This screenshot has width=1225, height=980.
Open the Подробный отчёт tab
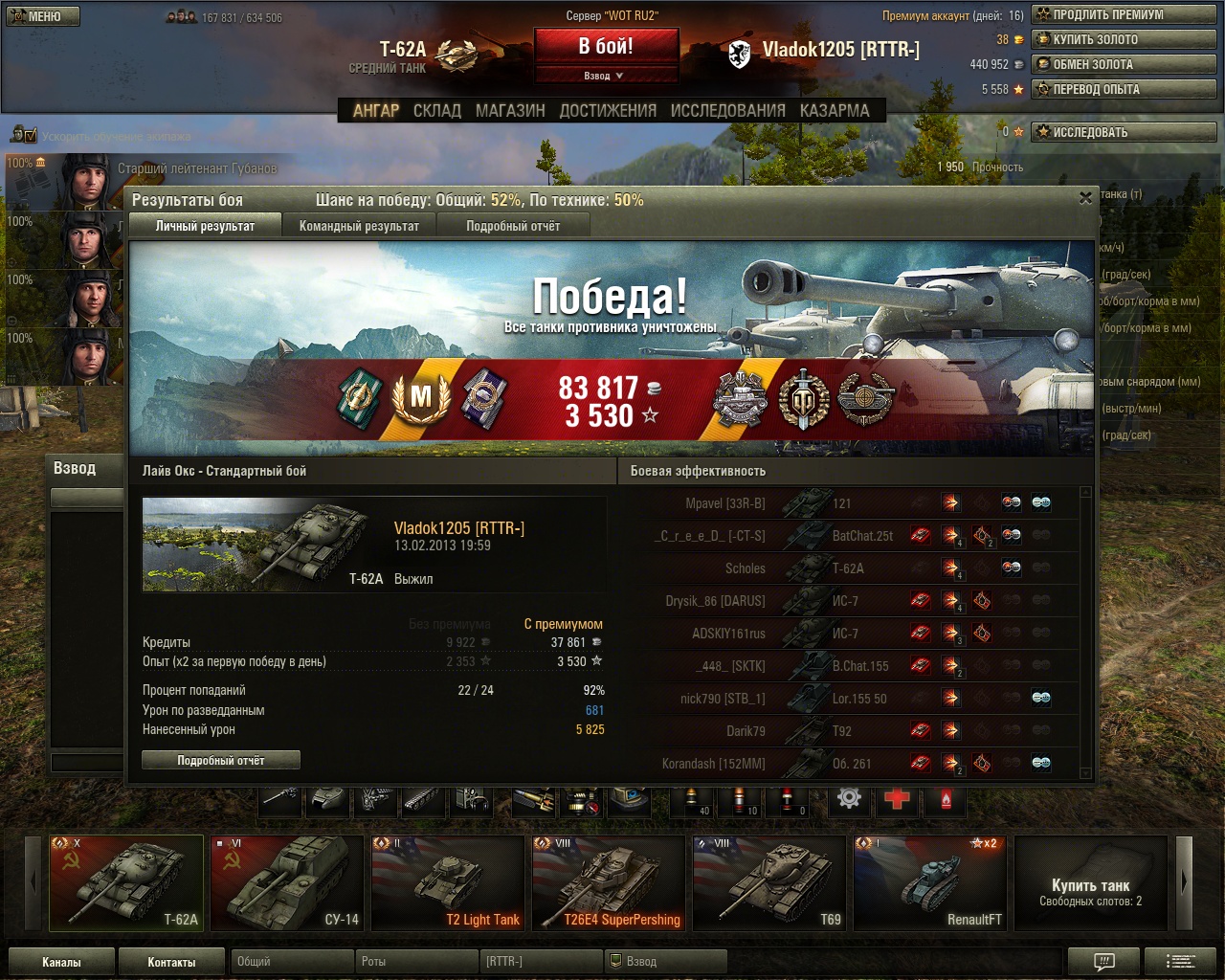coord(513,226)
